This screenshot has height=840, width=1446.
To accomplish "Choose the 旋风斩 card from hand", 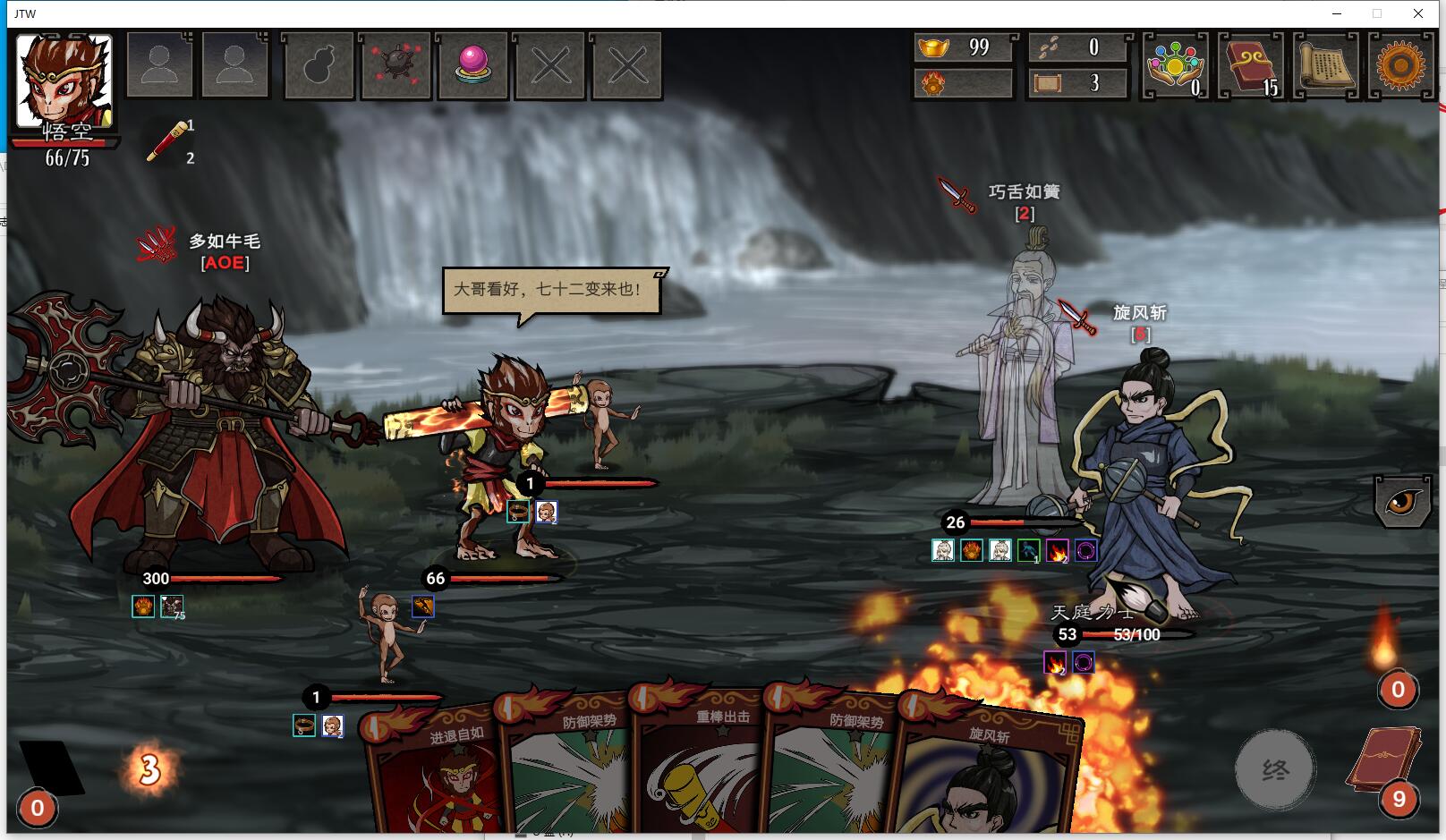I will click(x=984, y=778).
